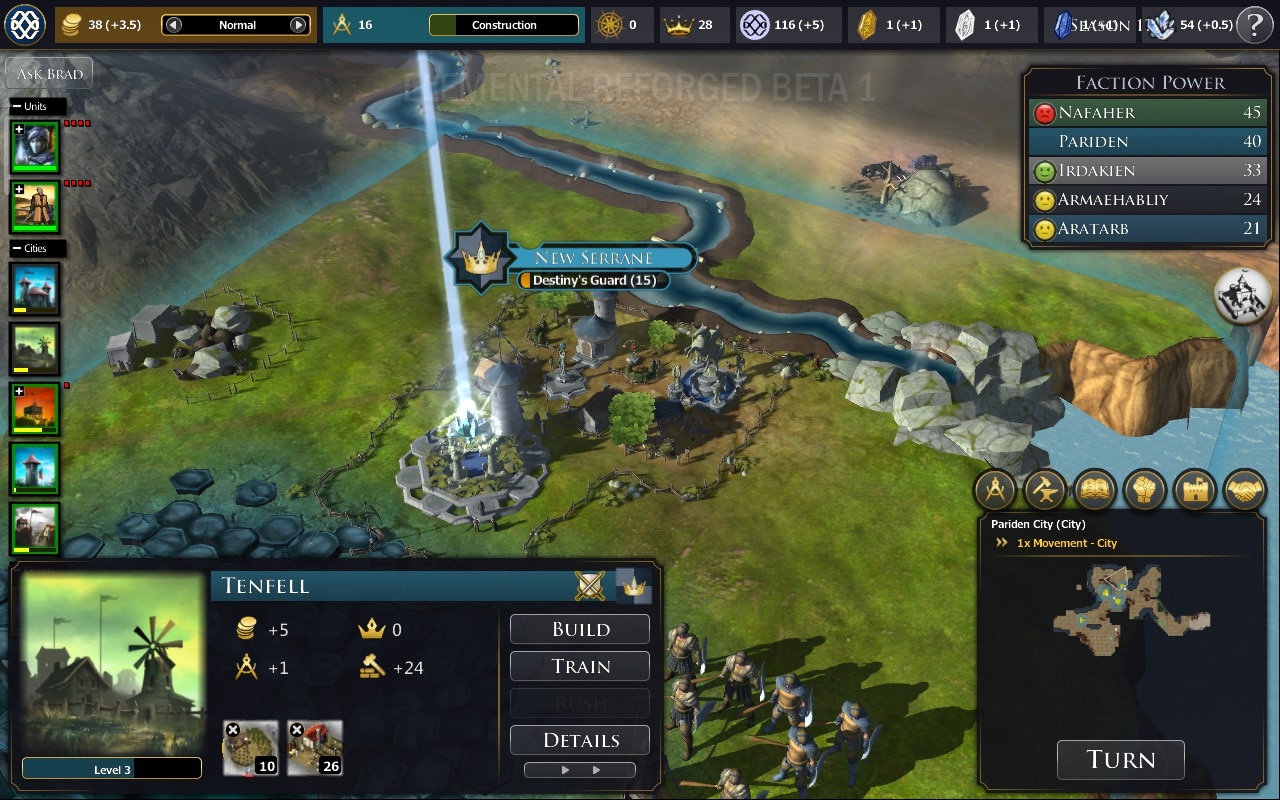Image resolution: width=1280 pixels, height=800 pixels.
Task: Select the hooded hero unit portrait
Action: point(35,146)
